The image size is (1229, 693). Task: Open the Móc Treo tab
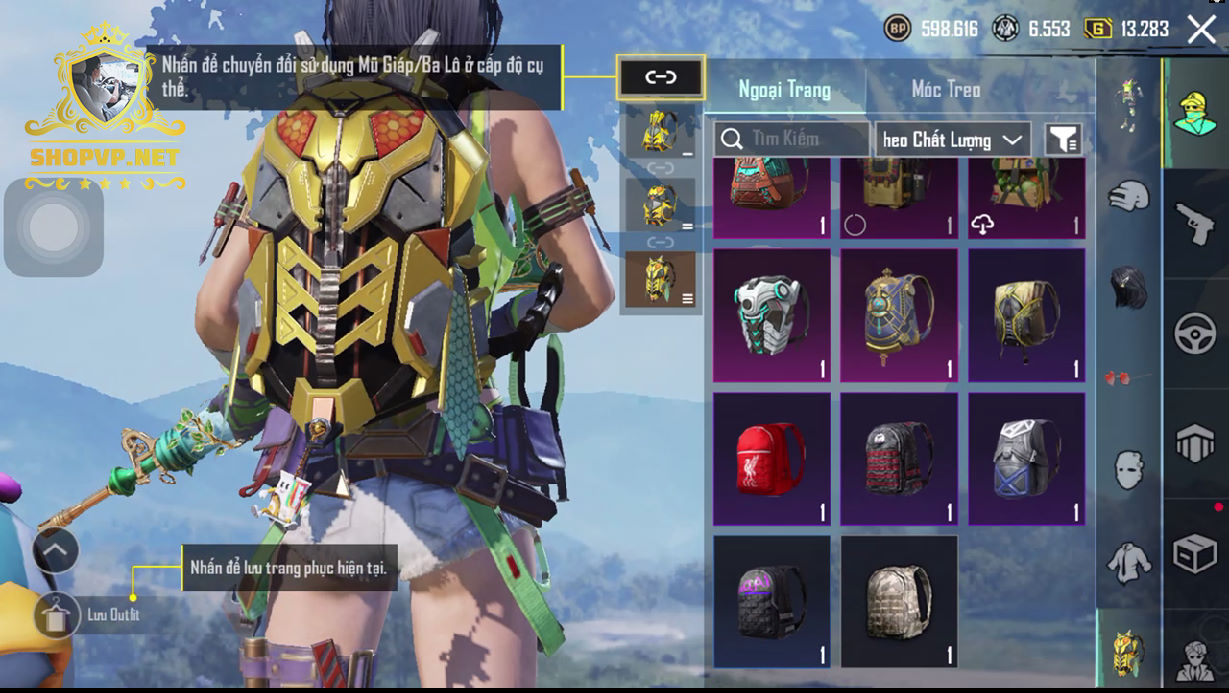(x=945, y=90)
